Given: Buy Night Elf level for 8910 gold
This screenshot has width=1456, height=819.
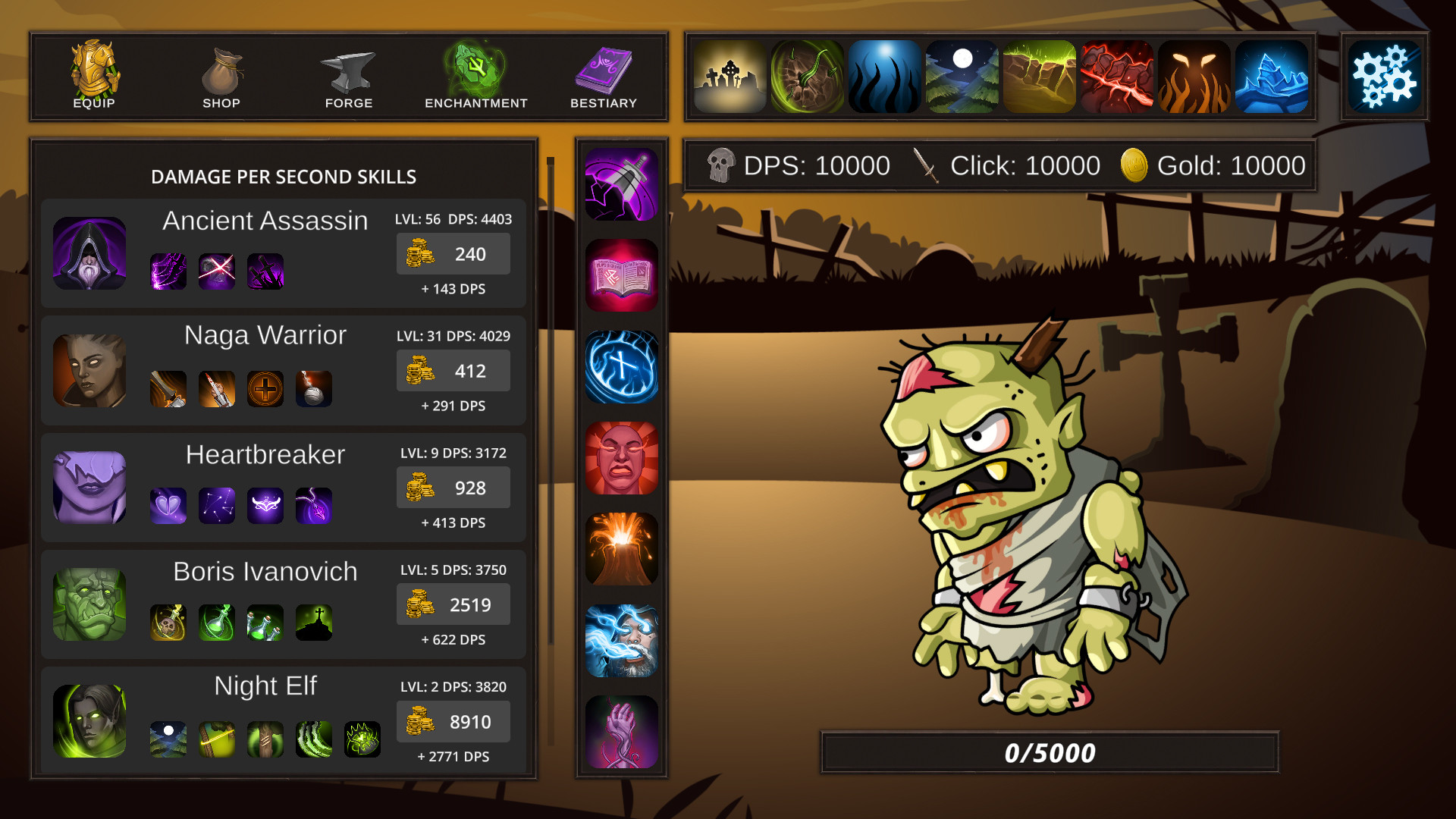Looking at the screenshot, I should [x=453, y=721].
